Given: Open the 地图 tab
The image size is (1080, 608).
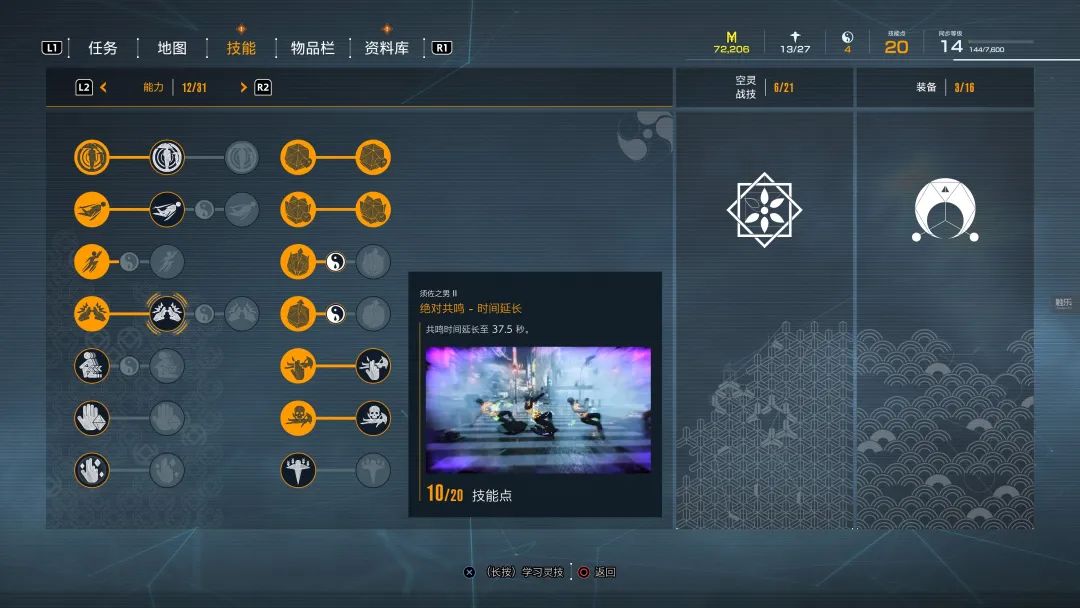Looking at the screenshot, I should (x=172, y=48).
